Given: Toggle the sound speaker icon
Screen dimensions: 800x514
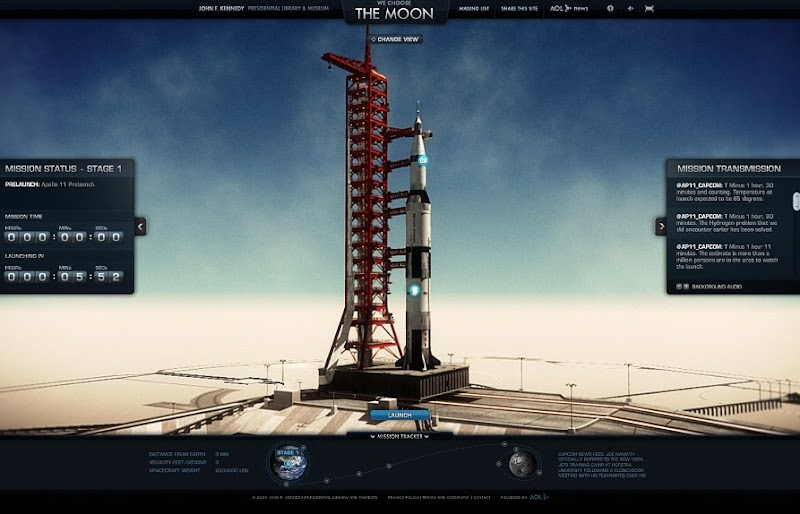Looking at the screenshot, I should (630, 8).
